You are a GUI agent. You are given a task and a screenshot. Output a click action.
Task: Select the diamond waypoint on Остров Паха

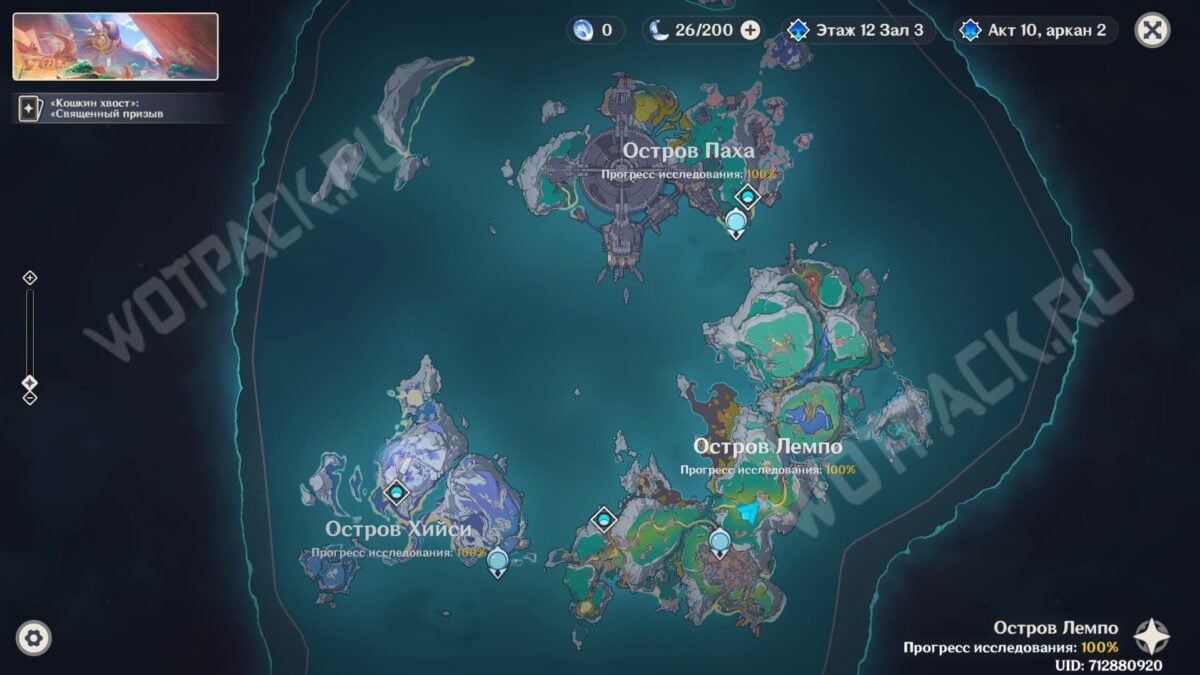pos(748,196)
